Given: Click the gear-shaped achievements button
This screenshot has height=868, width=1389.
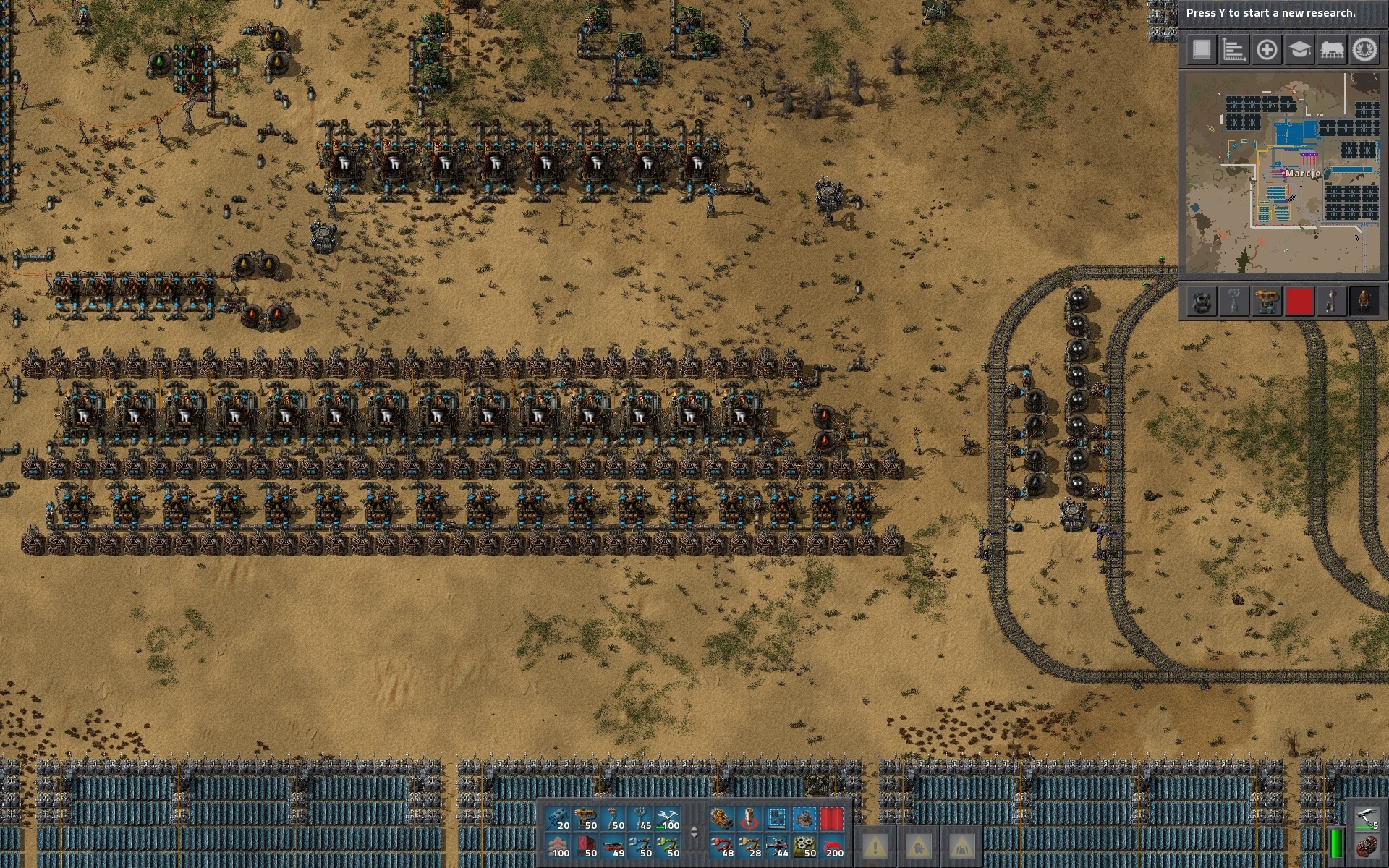Looking at the screenshot, I should pyautogui.click(x=1364, y=50).
